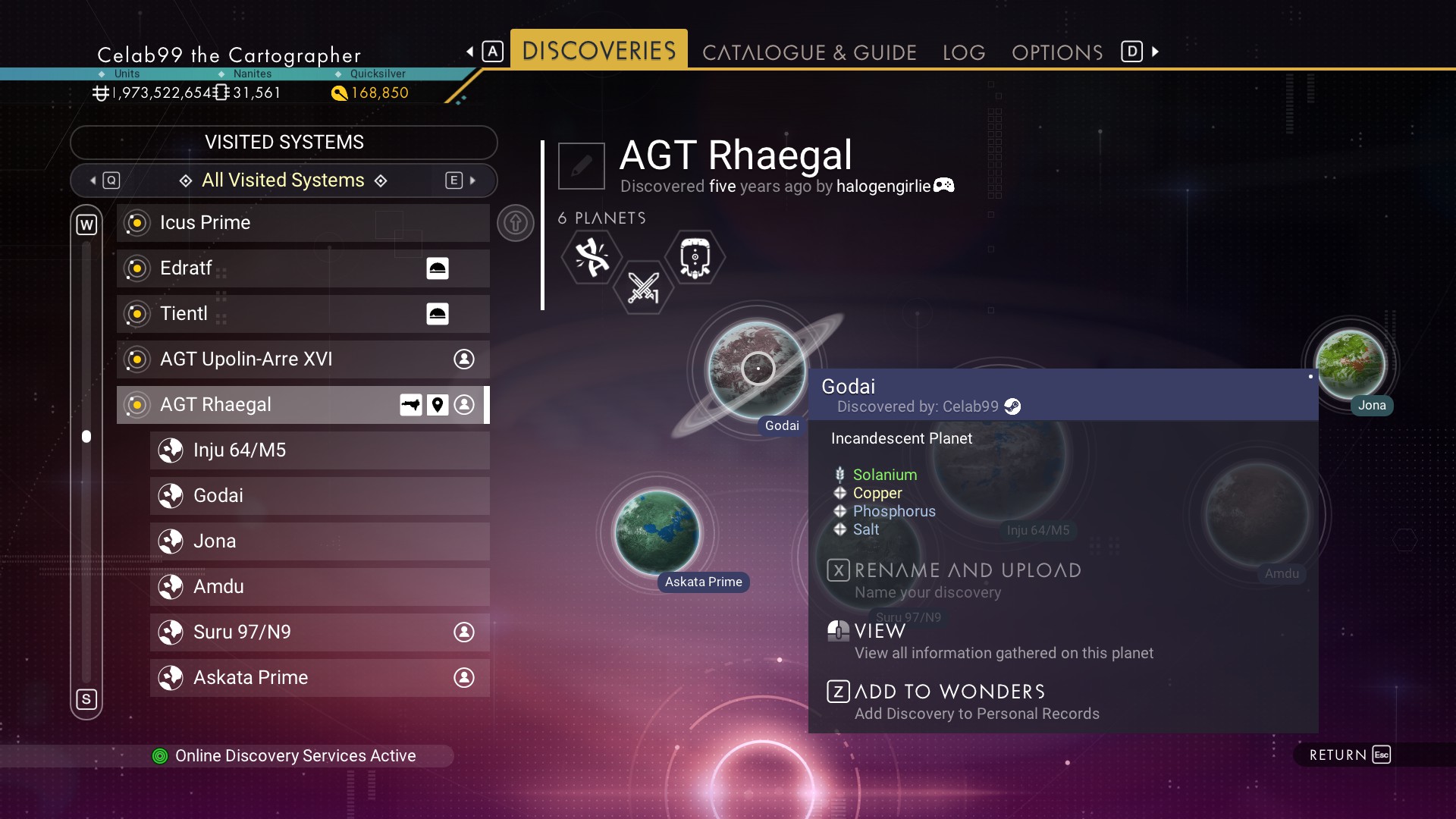Image resolution: width=1456 pixels, height=819 pixels.
Task: Select planet Inju 64/M5 in the list
Action: [x=319, y=450]
